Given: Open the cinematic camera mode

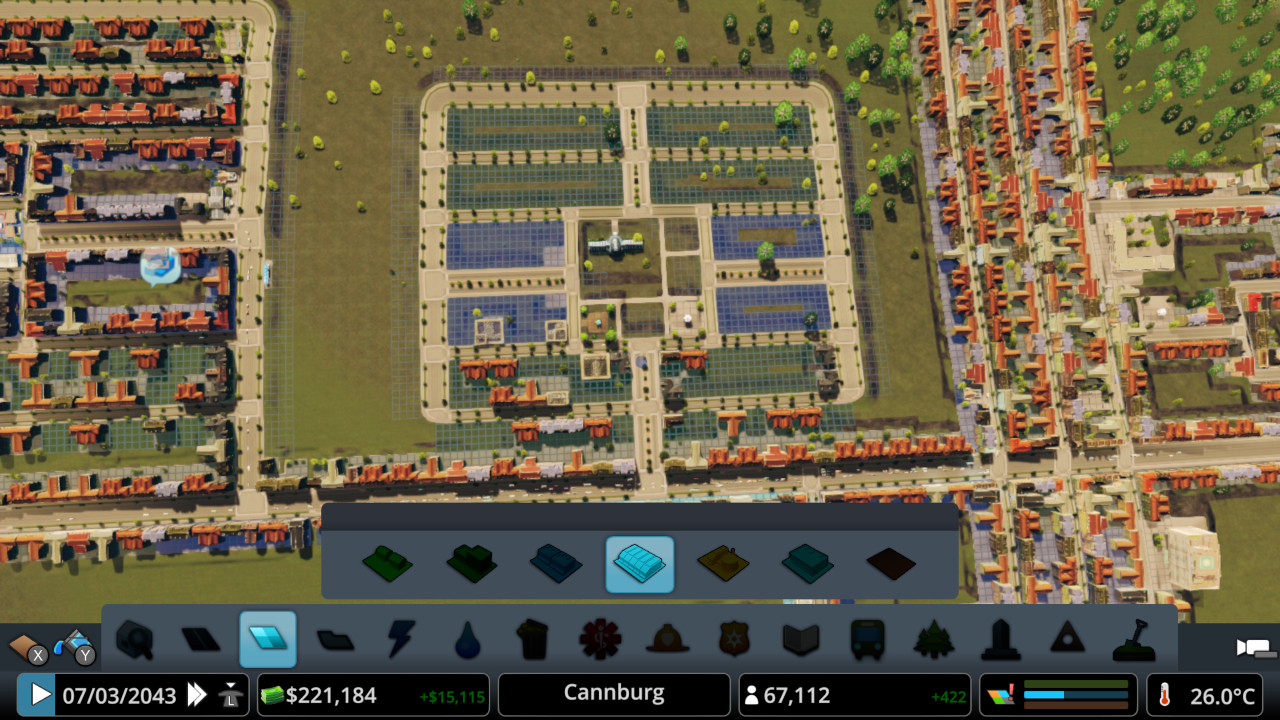Looking at the screenshot, I should (1252, 649).
